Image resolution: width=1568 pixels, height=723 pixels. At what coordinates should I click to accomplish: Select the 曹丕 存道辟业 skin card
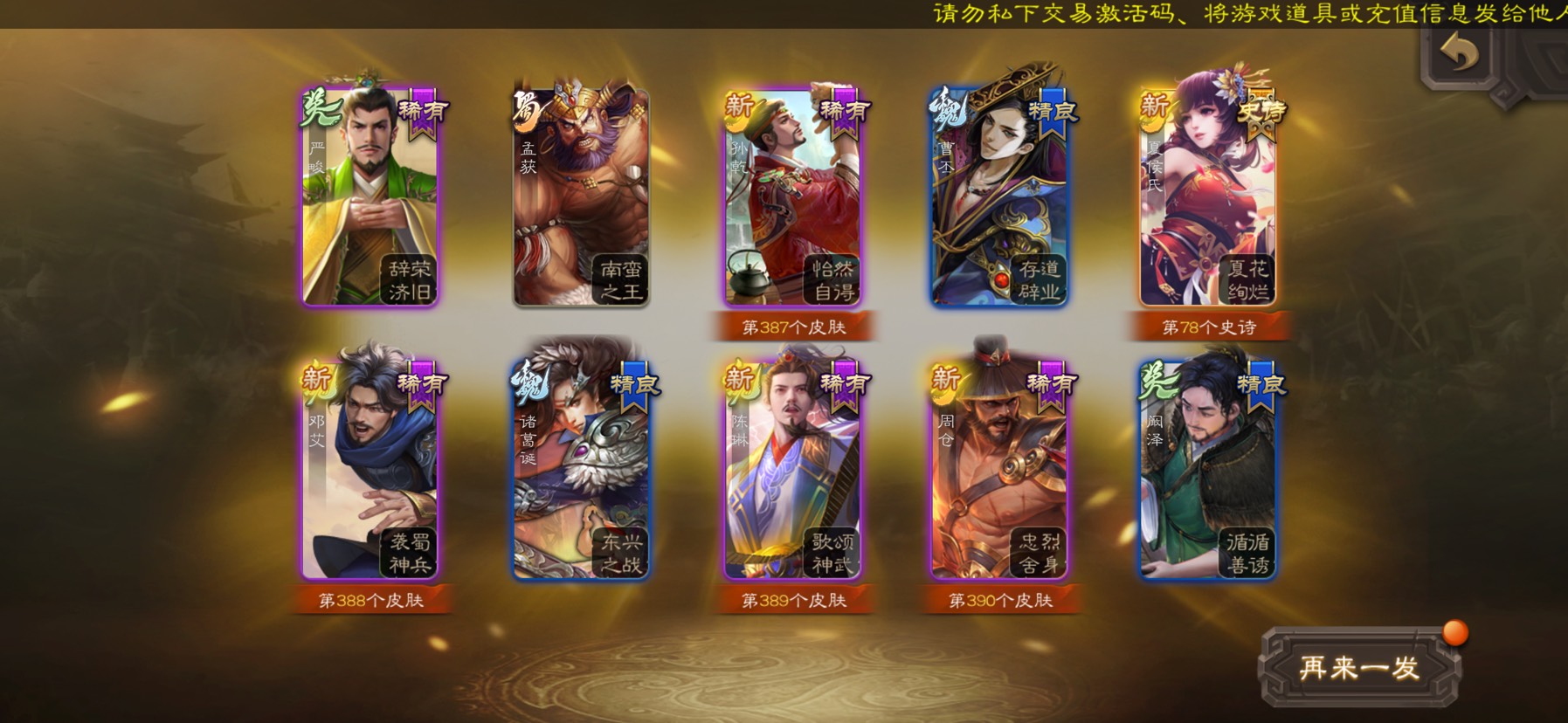(1001, 196)
